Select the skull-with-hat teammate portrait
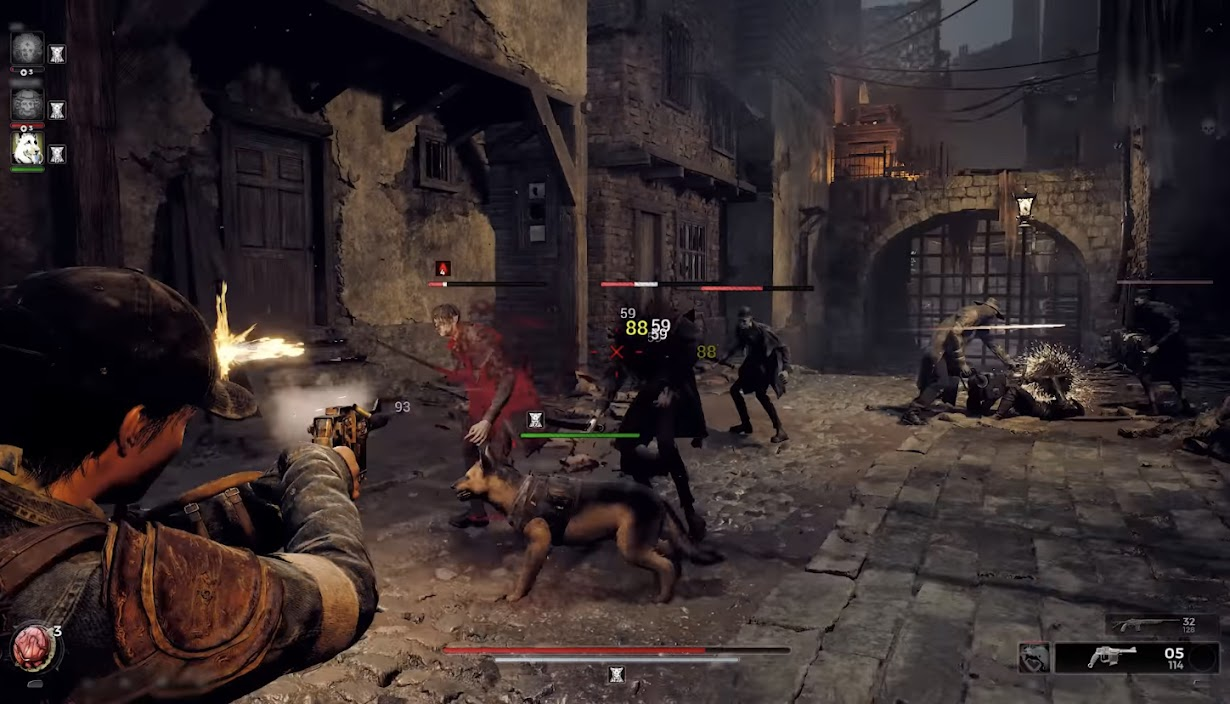The image size is (1230, 704). click(27, 102)
